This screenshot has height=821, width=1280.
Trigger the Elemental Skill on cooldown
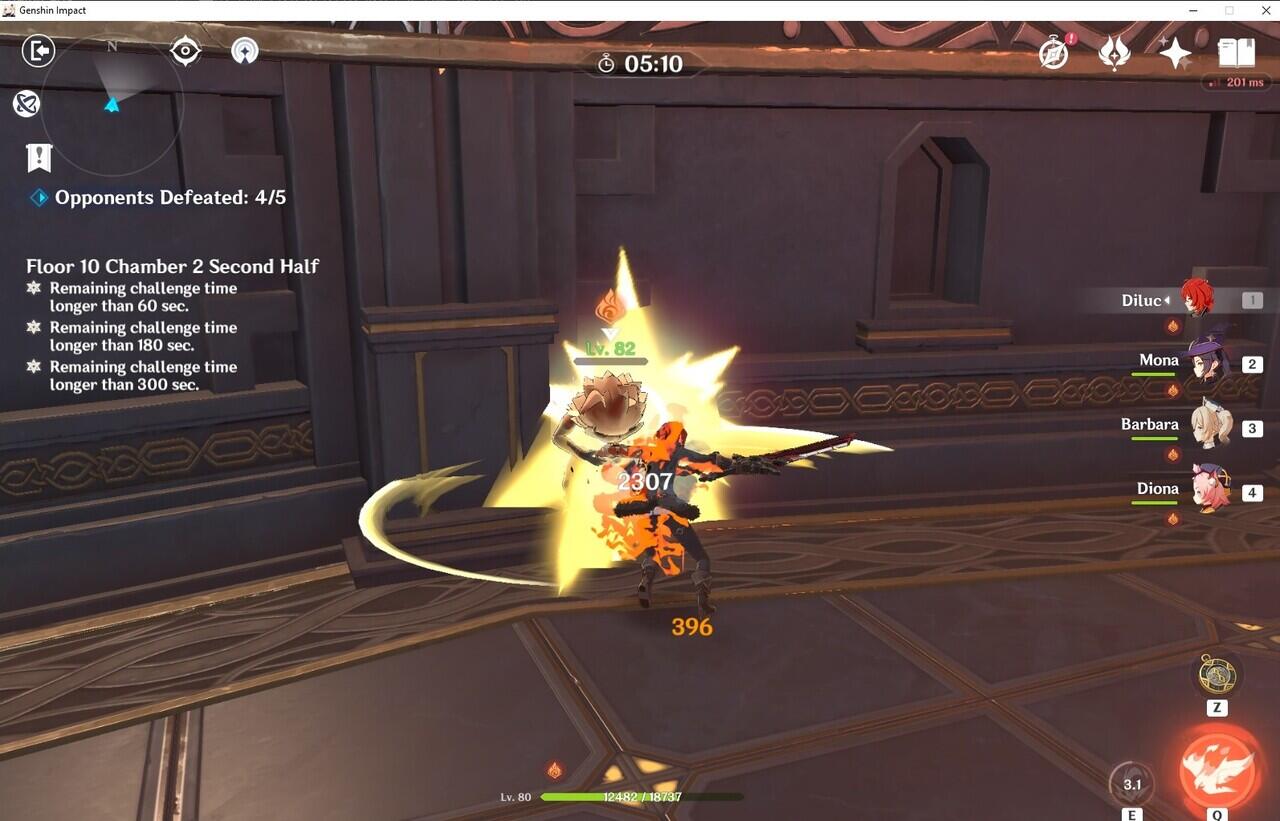[x=1132, y=785]
